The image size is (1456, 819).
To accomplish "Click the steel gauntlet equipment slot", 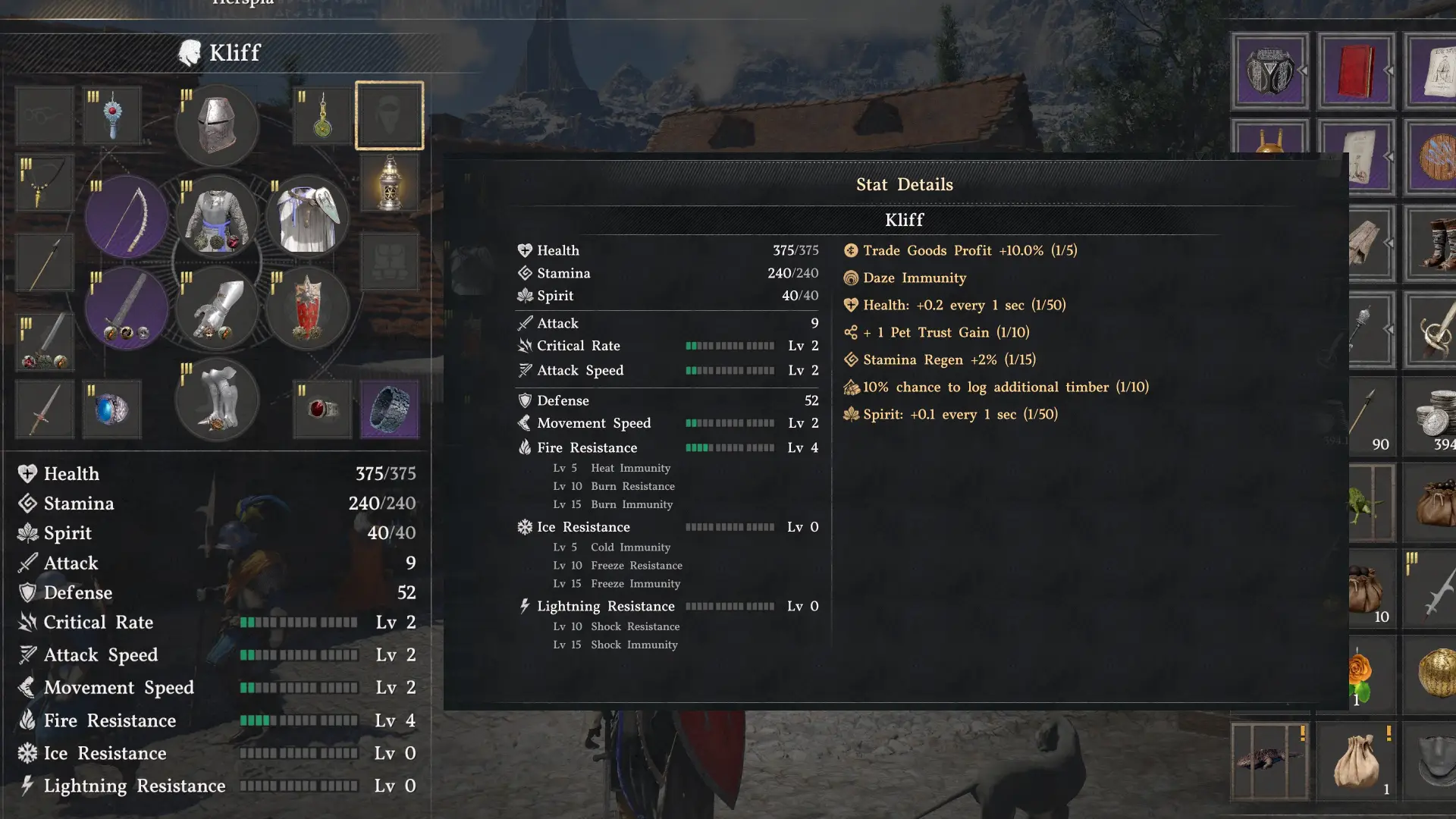I will [x=218, y=307].
